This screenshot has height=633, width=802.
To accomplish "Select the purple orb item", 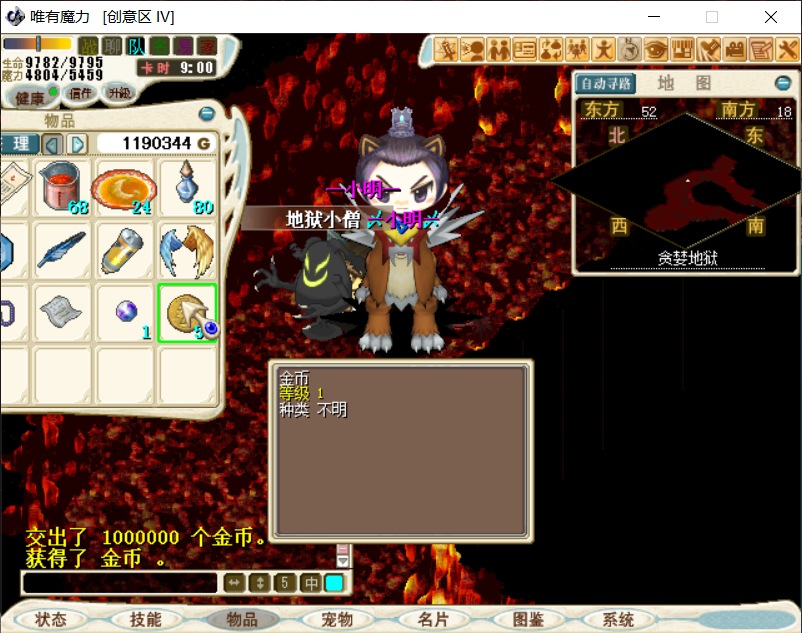I will pos(124,313).
